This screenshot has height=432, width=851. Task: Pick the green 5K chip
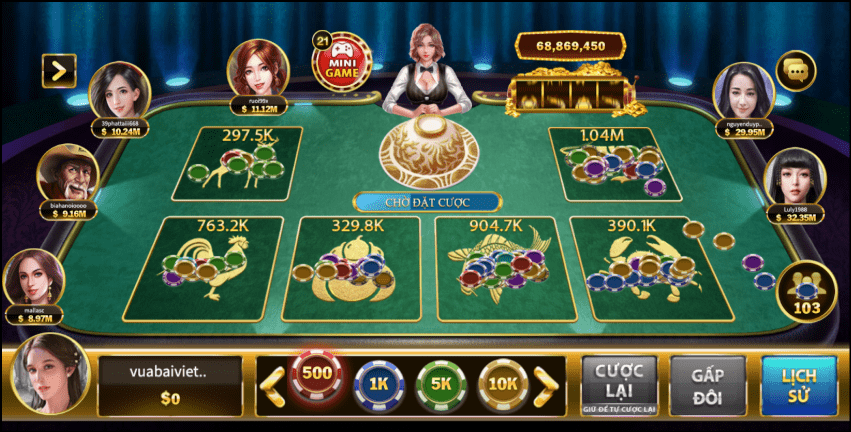pos(440,382)
